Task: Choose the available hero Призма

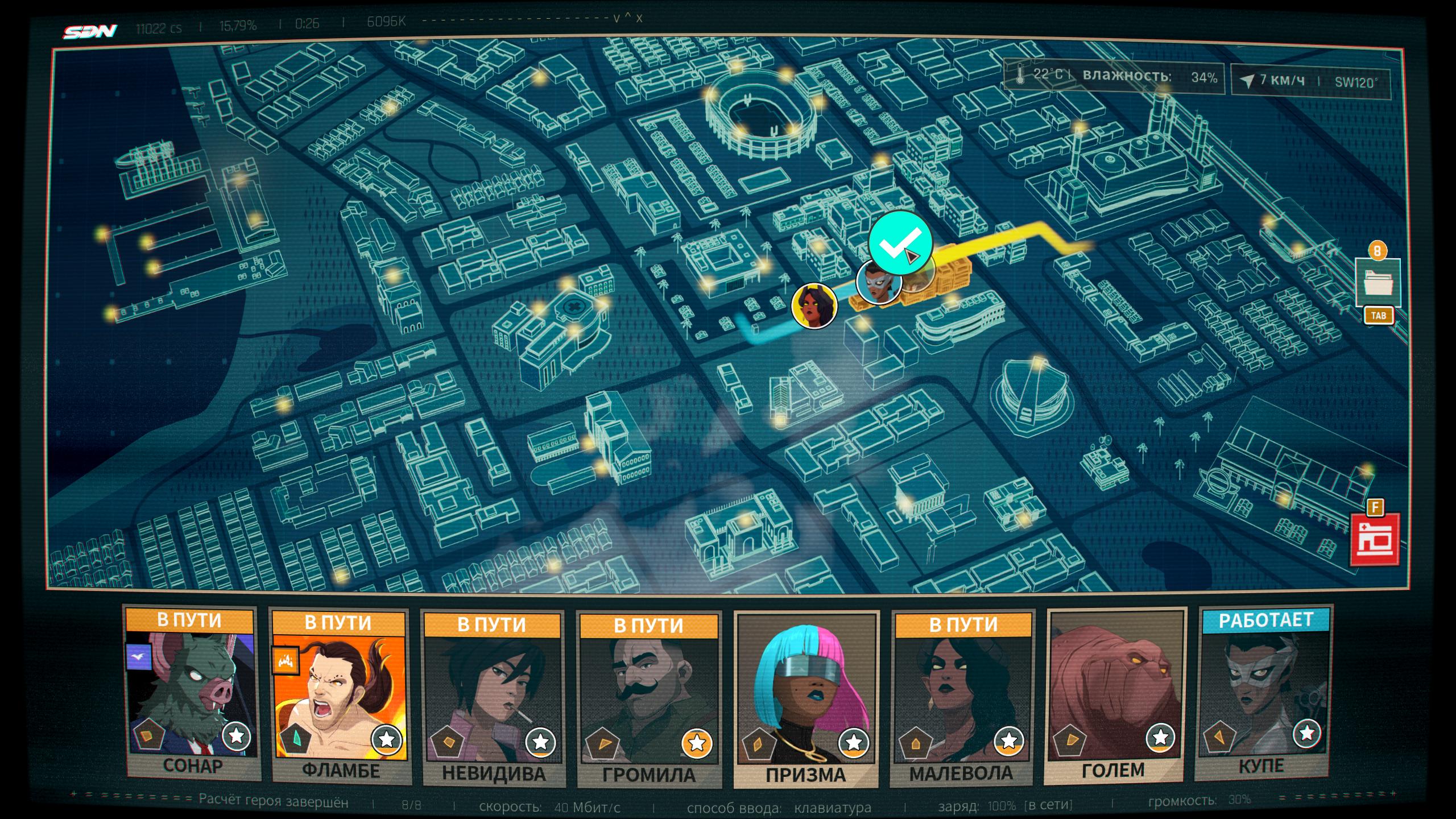Action: [x=806, y=700]
